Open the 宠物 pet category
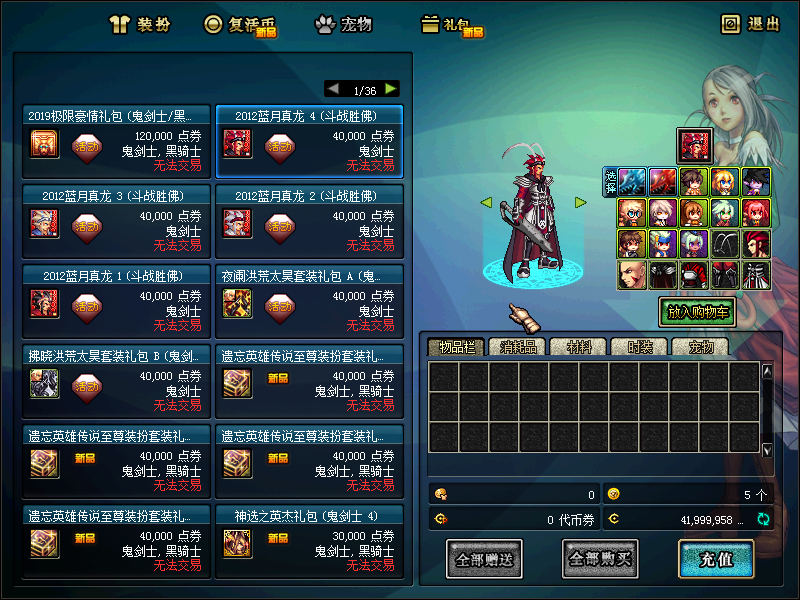The image size is (800, 600). click(x=344, y=24)
